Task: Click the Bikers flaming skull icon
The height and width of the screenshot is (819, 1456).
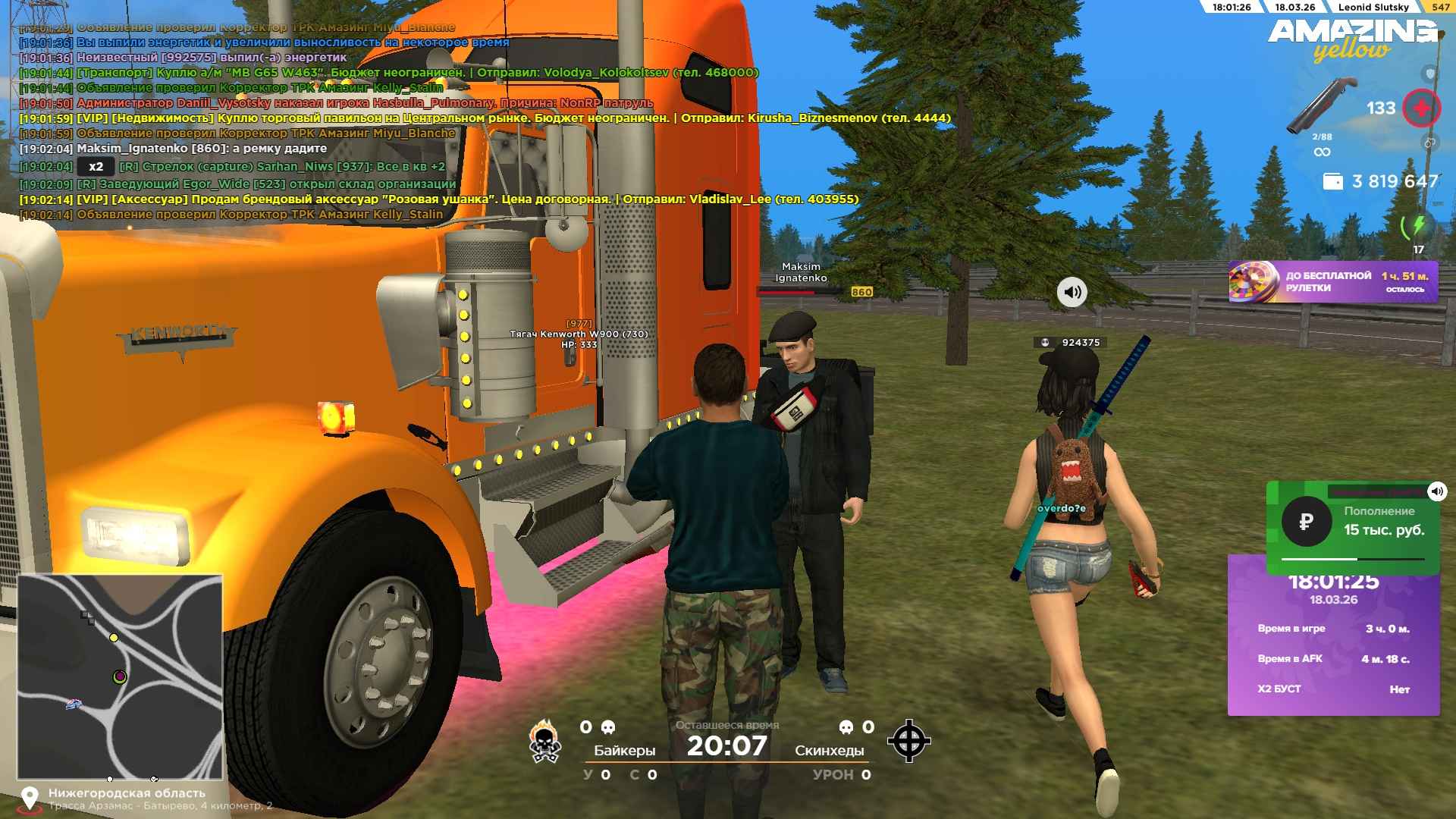Action: coord(544,741)
